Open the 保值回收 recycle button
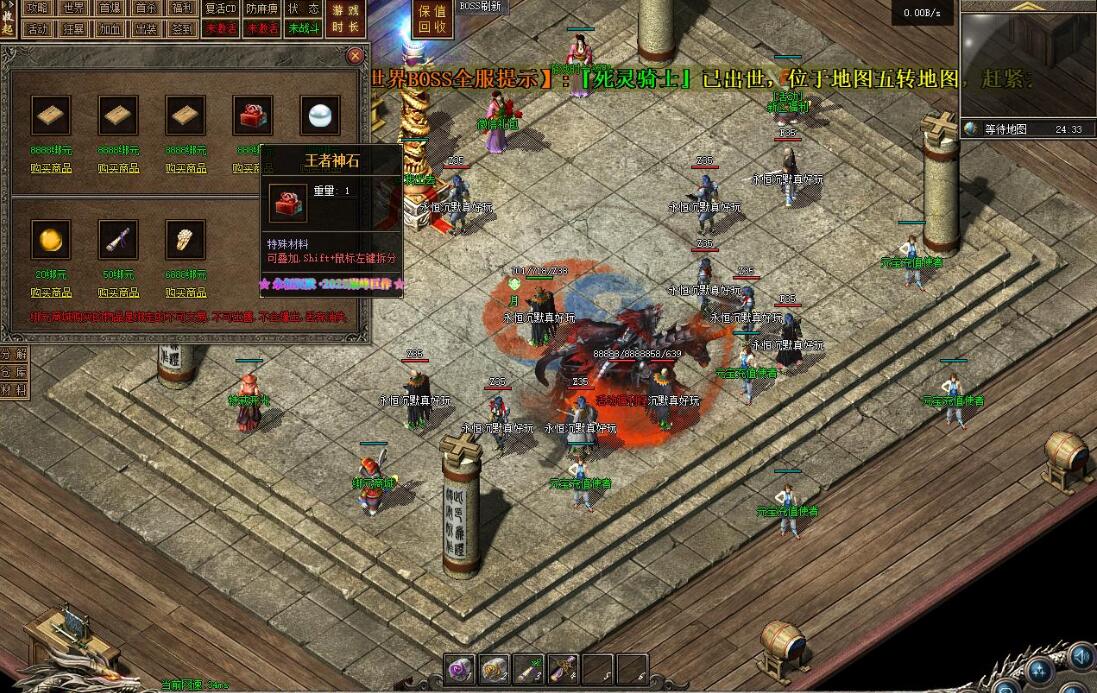 [x=432, y=18]
